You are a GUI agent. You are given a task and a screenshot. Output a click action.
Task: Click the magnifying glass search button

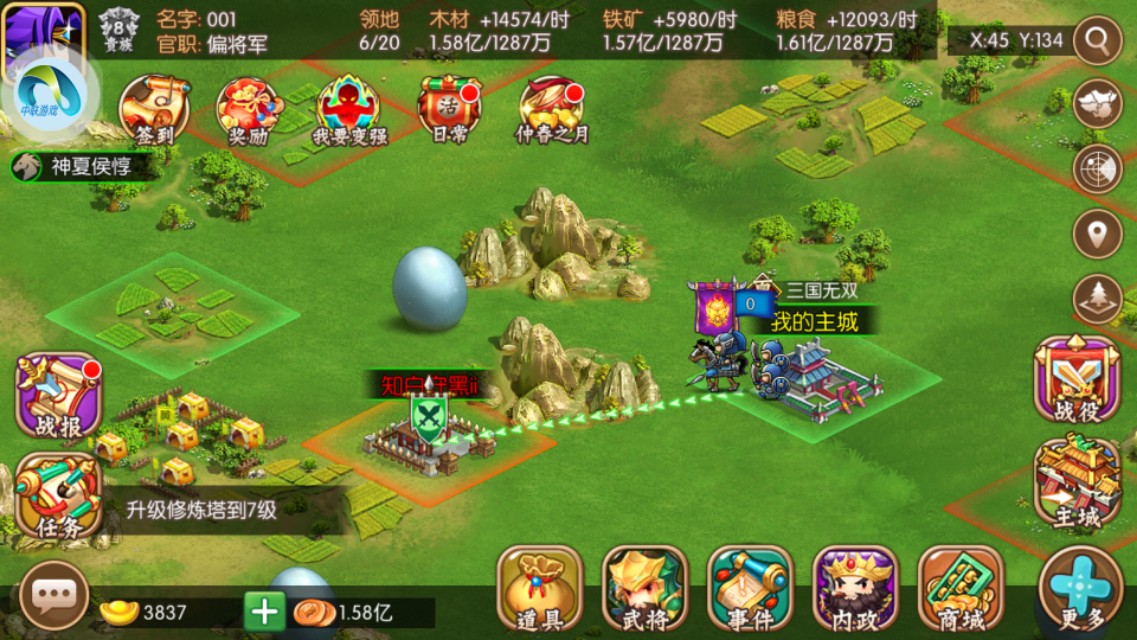(1098, 40)
